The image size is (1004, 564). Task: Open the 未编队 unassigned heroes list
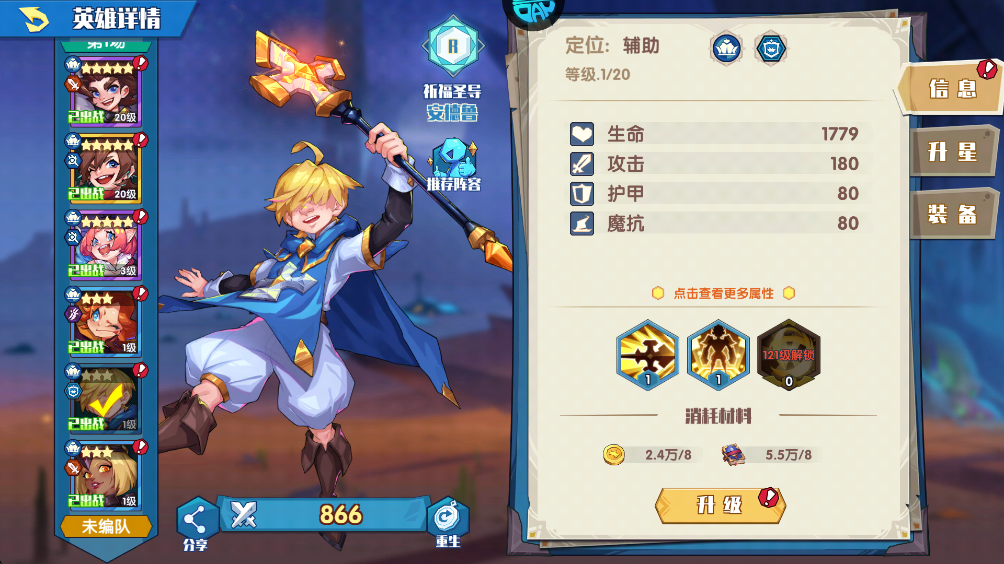[x=106, y=526]
